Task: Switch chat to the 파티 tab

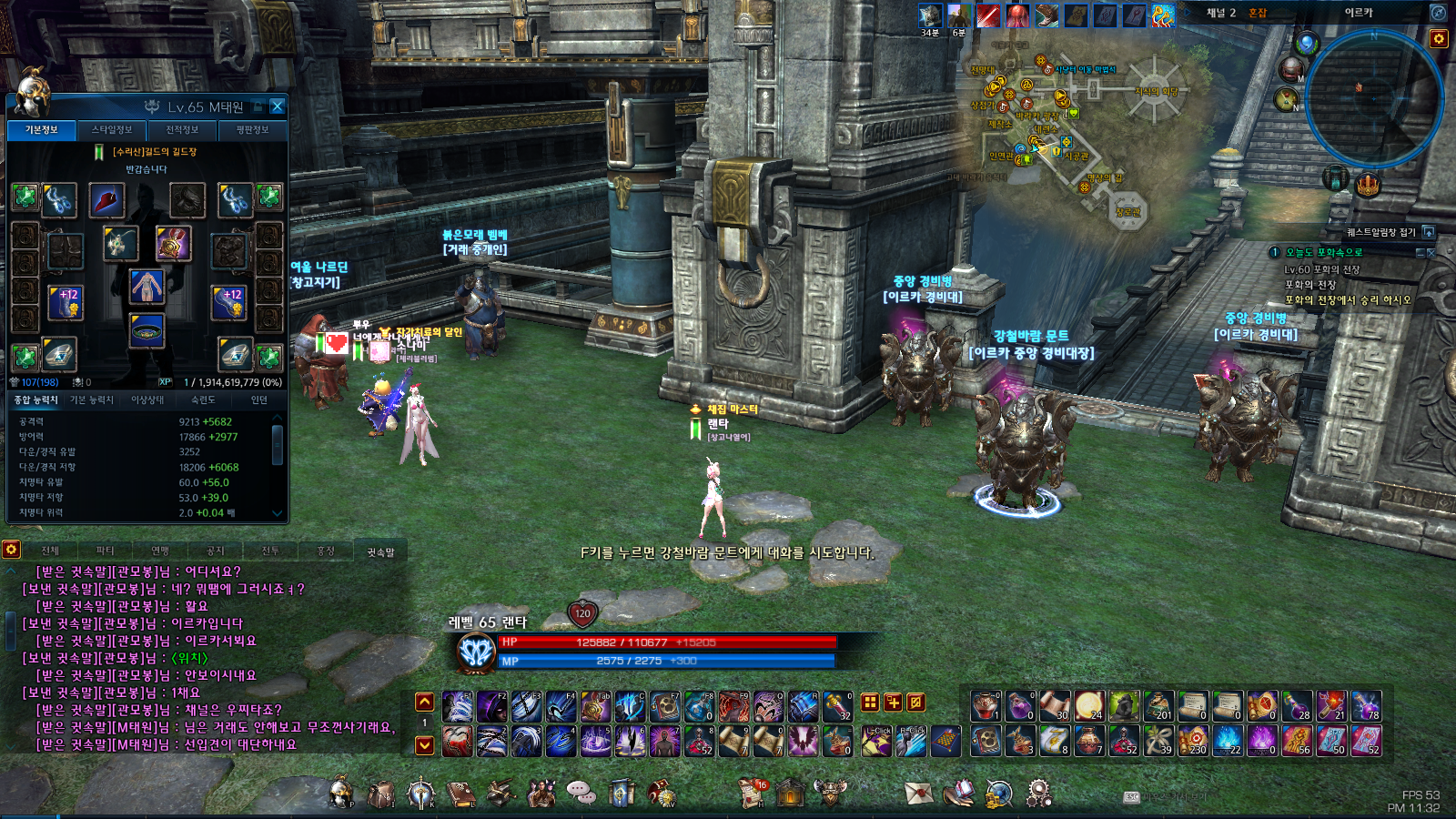Action: tap(105, 551)
